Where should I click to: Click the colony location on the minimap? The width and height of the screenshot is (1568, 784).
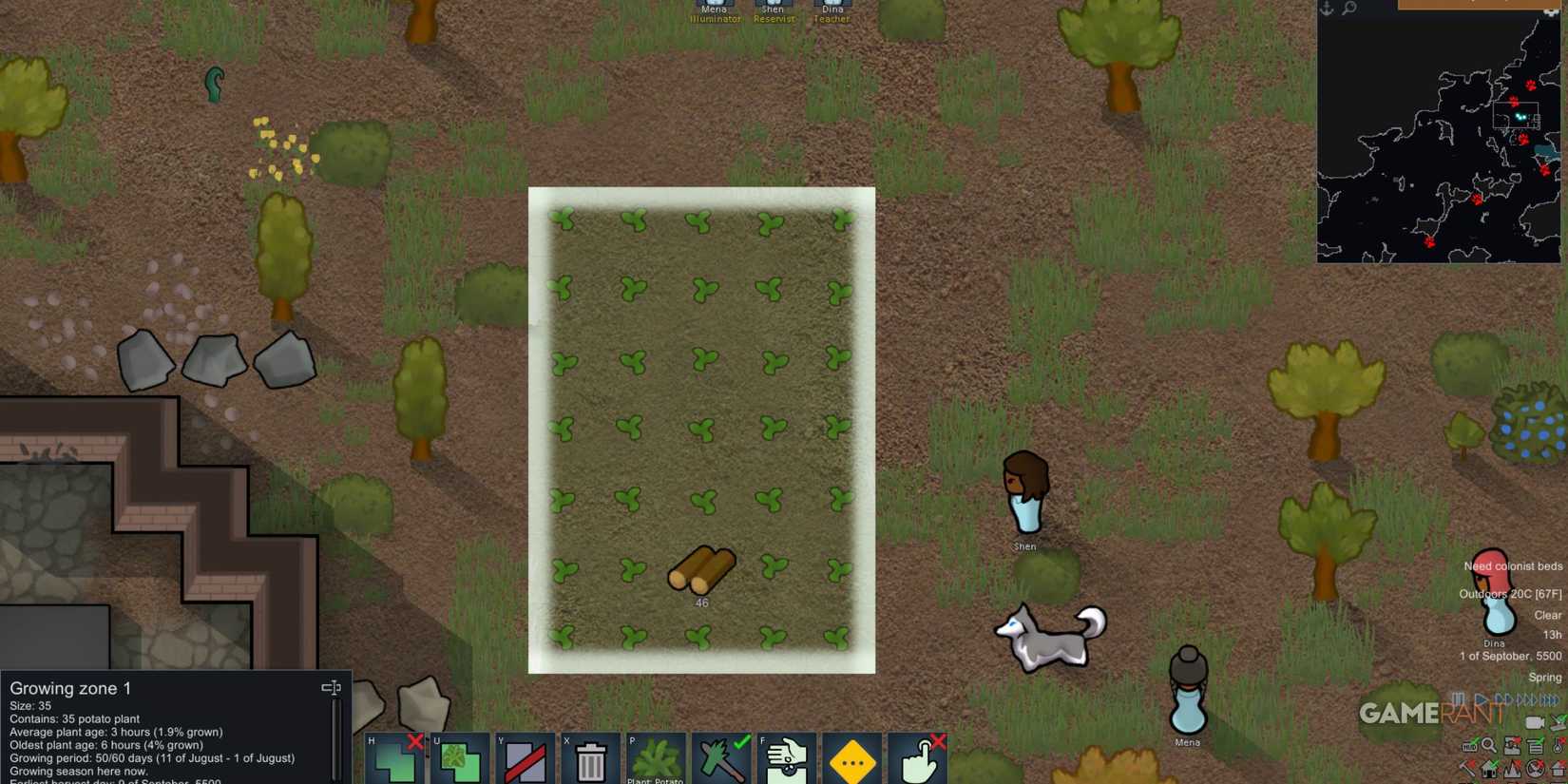(x=1520, y=119)
